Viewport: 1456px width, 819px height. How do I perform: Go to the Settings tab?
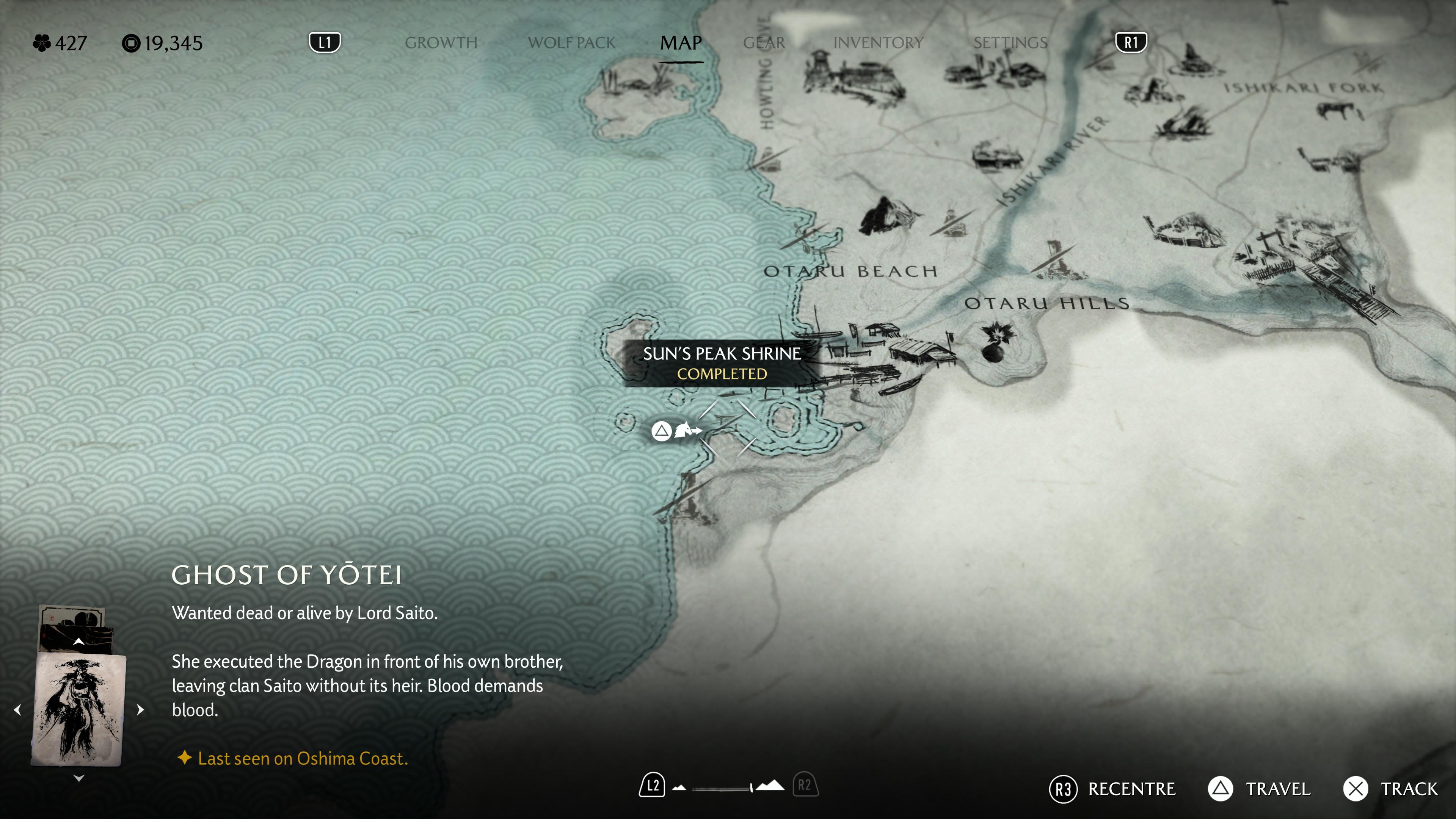click(x=1010, y=43)
